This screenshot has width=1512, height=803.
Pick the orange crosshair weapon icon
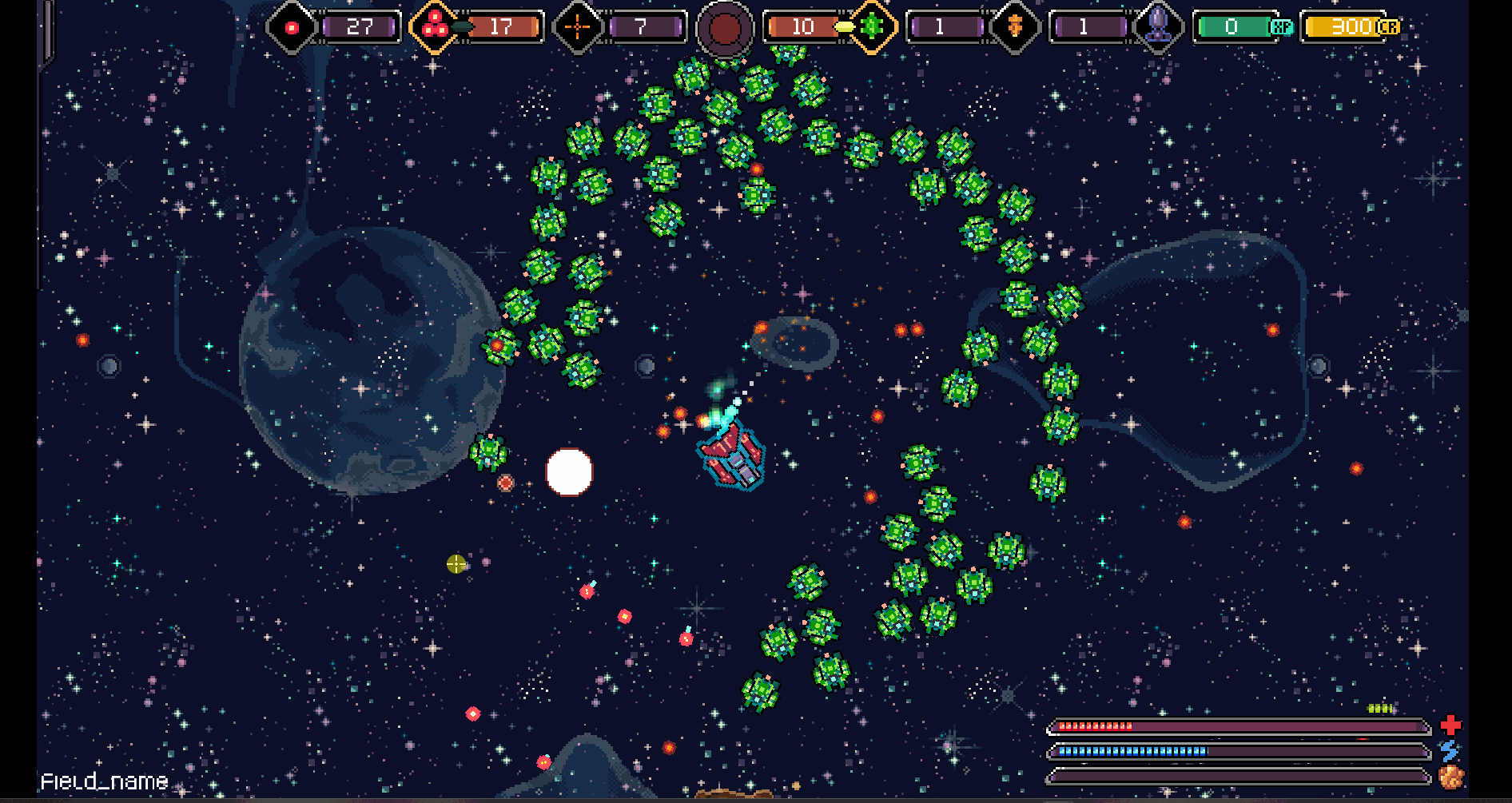pos(577,27)
